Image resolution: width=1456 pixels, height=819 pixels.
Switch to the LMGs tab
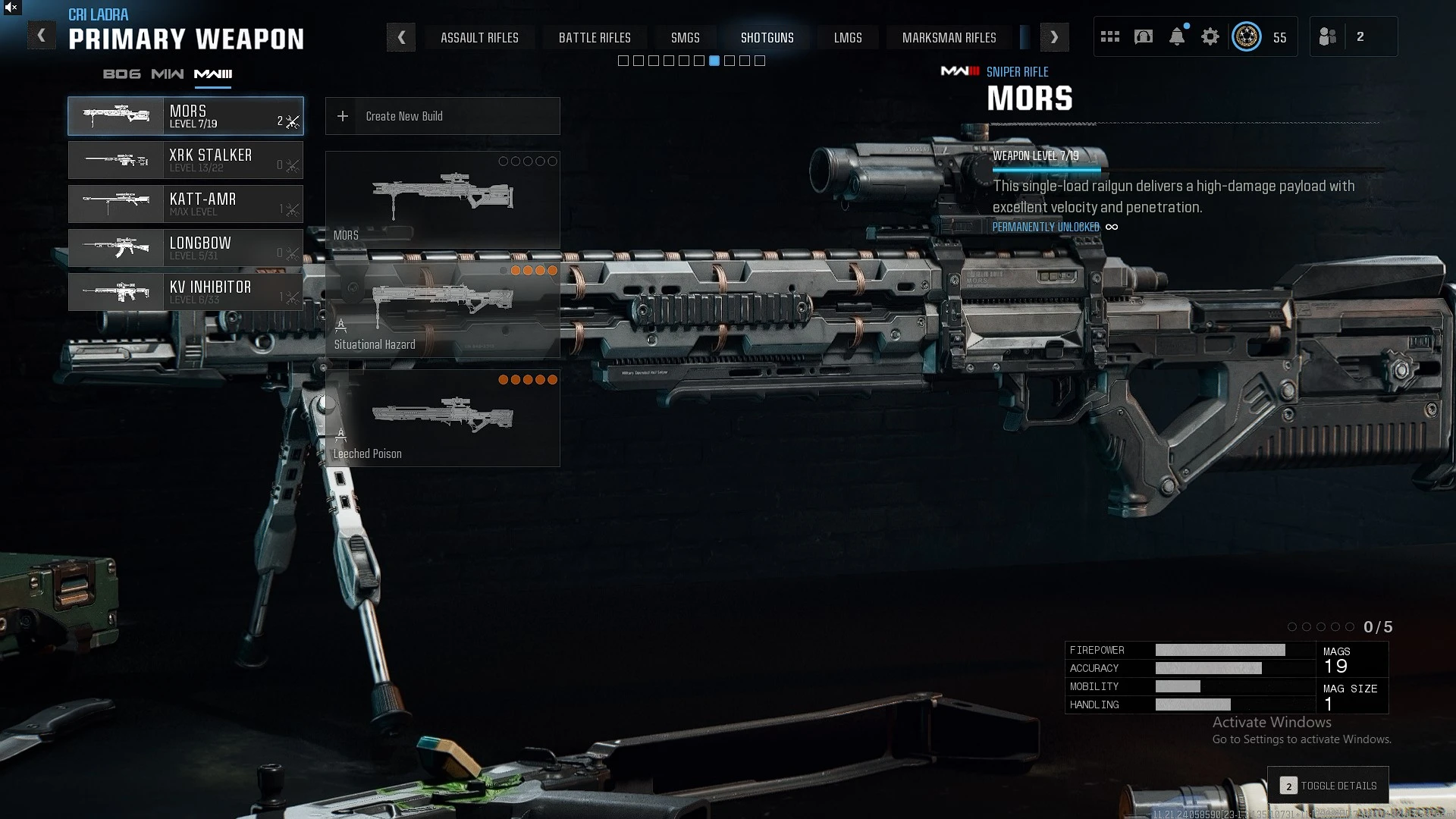pos(848,38)
